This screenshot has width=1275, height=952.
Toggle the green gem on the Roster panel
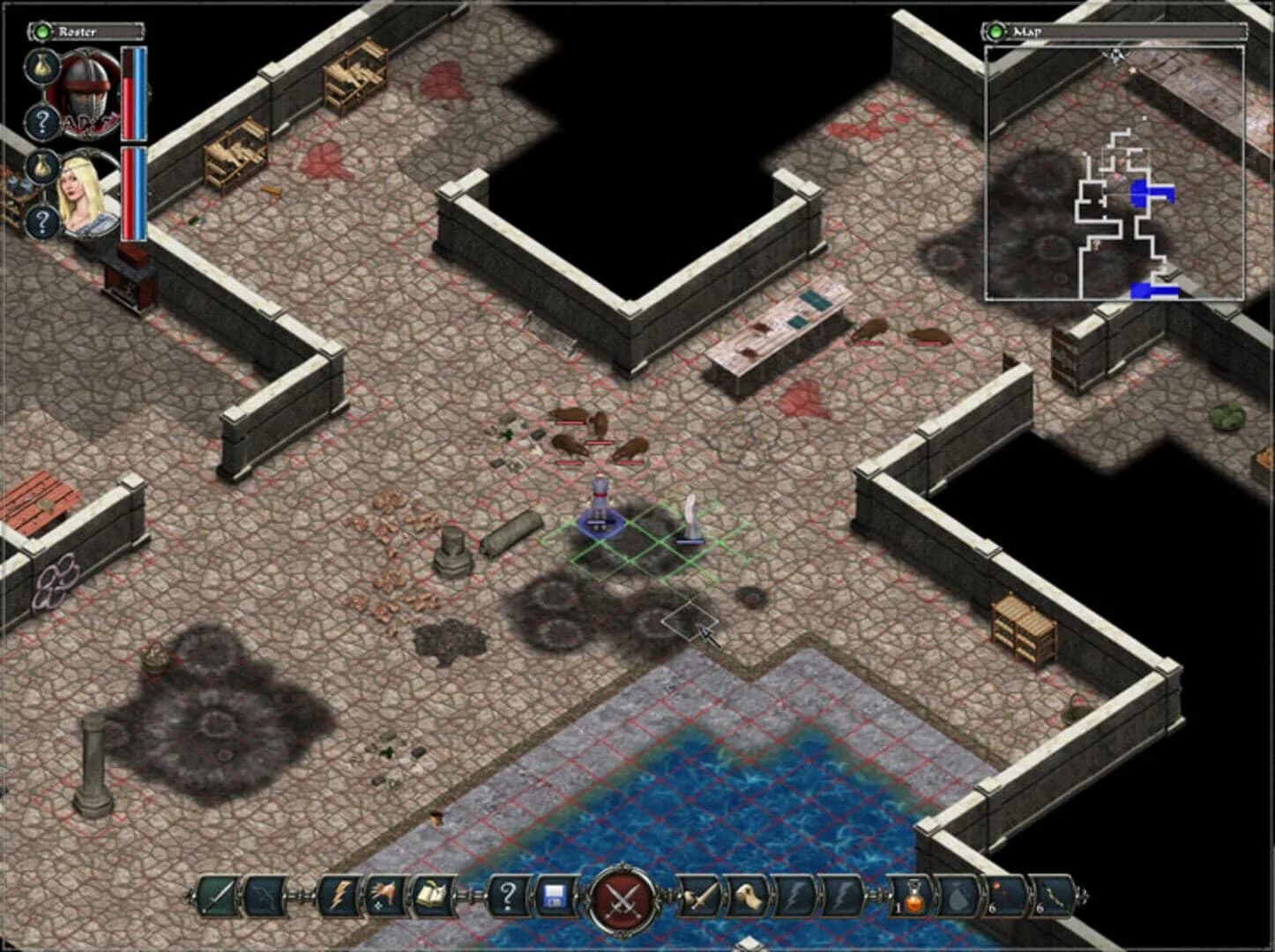[41, 32]
